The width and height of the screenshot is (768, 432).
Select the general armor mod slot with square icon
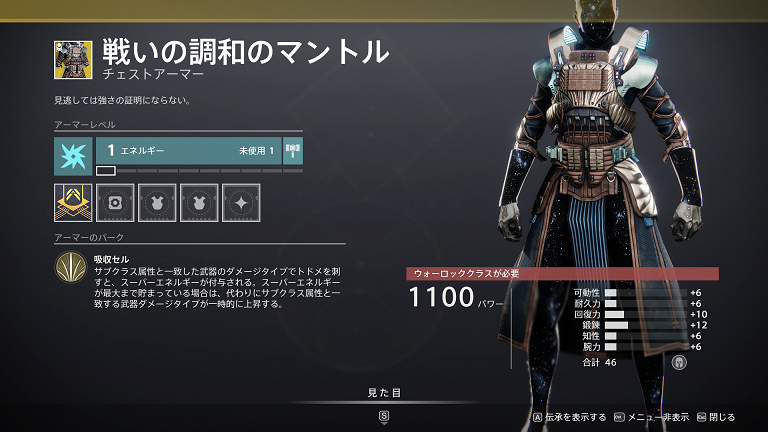pyautogui.click(x=115, y=202)
